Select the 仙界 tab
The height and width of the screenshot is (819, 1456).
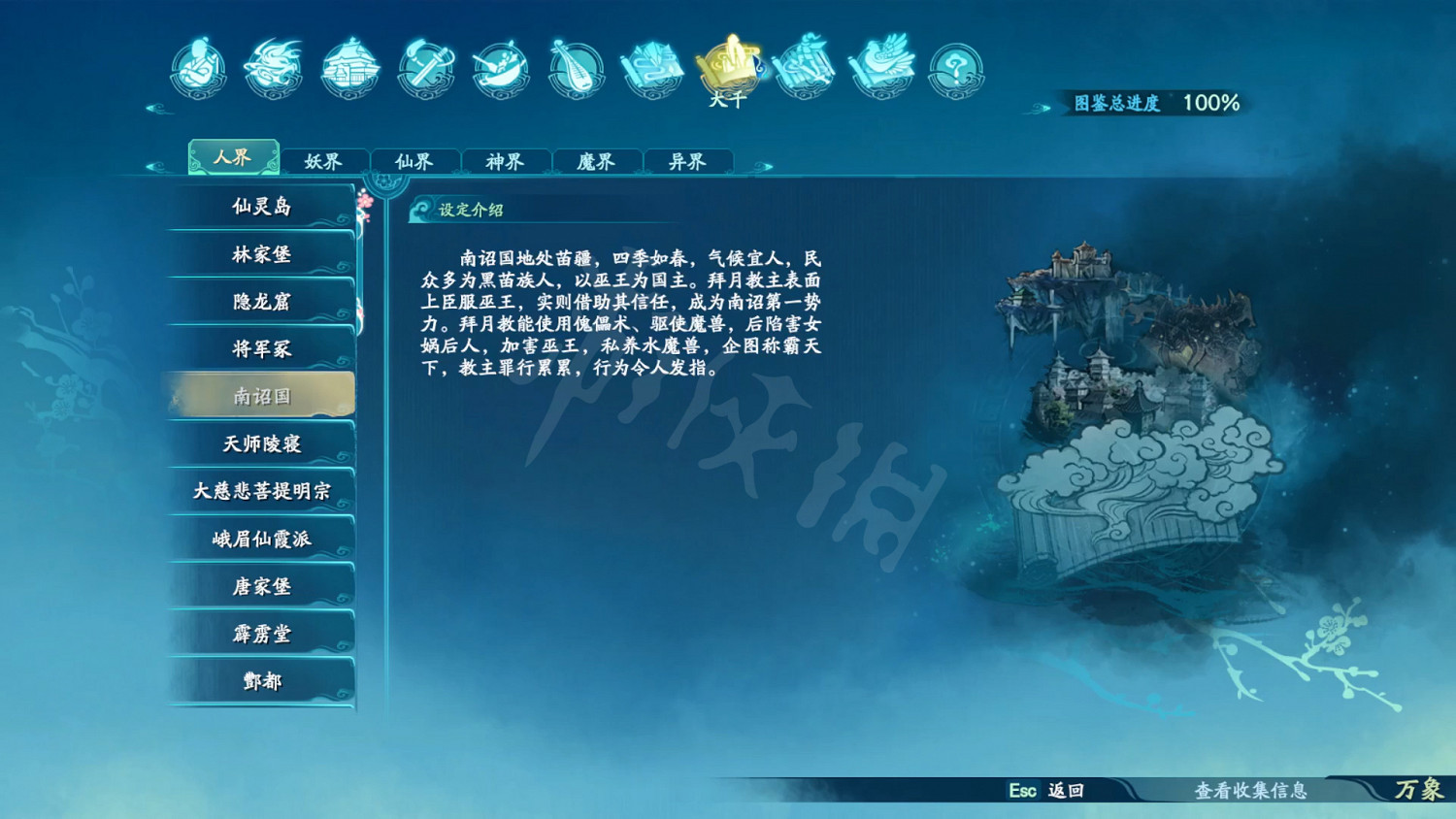coord(415,161)
